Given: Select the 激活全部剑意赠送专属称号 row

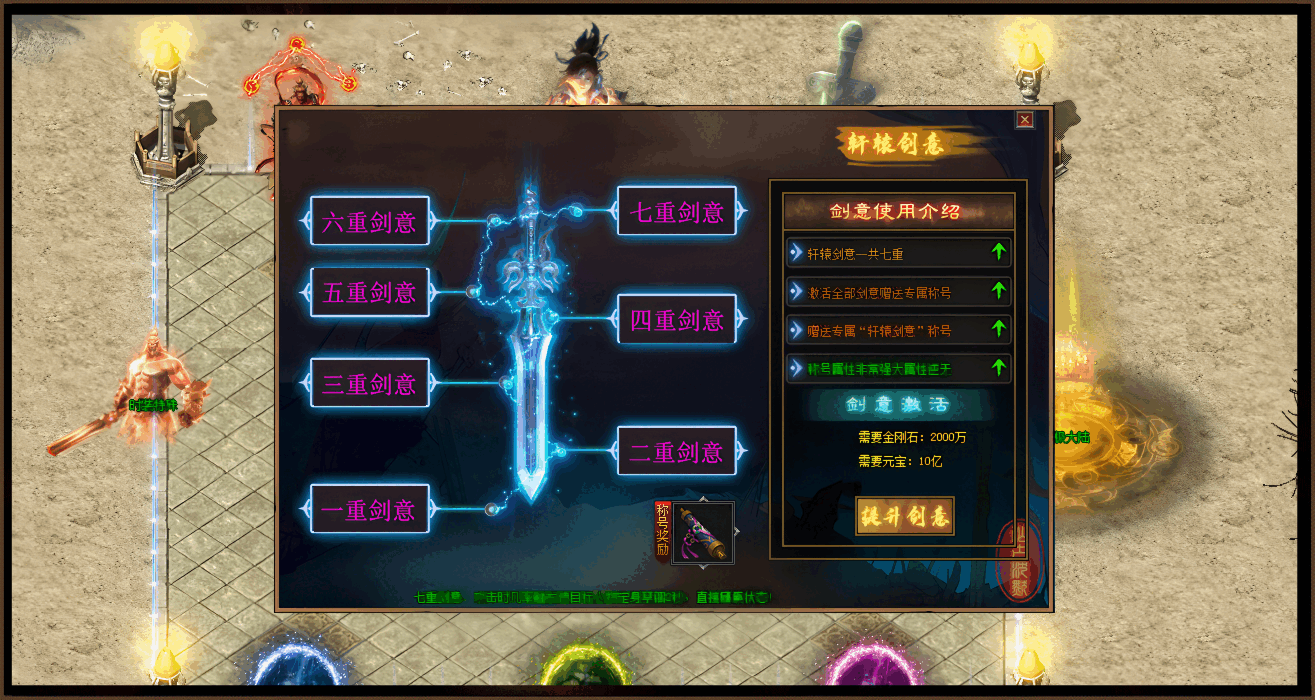Looking at the screenshot, I should click(x=898, y=292).
